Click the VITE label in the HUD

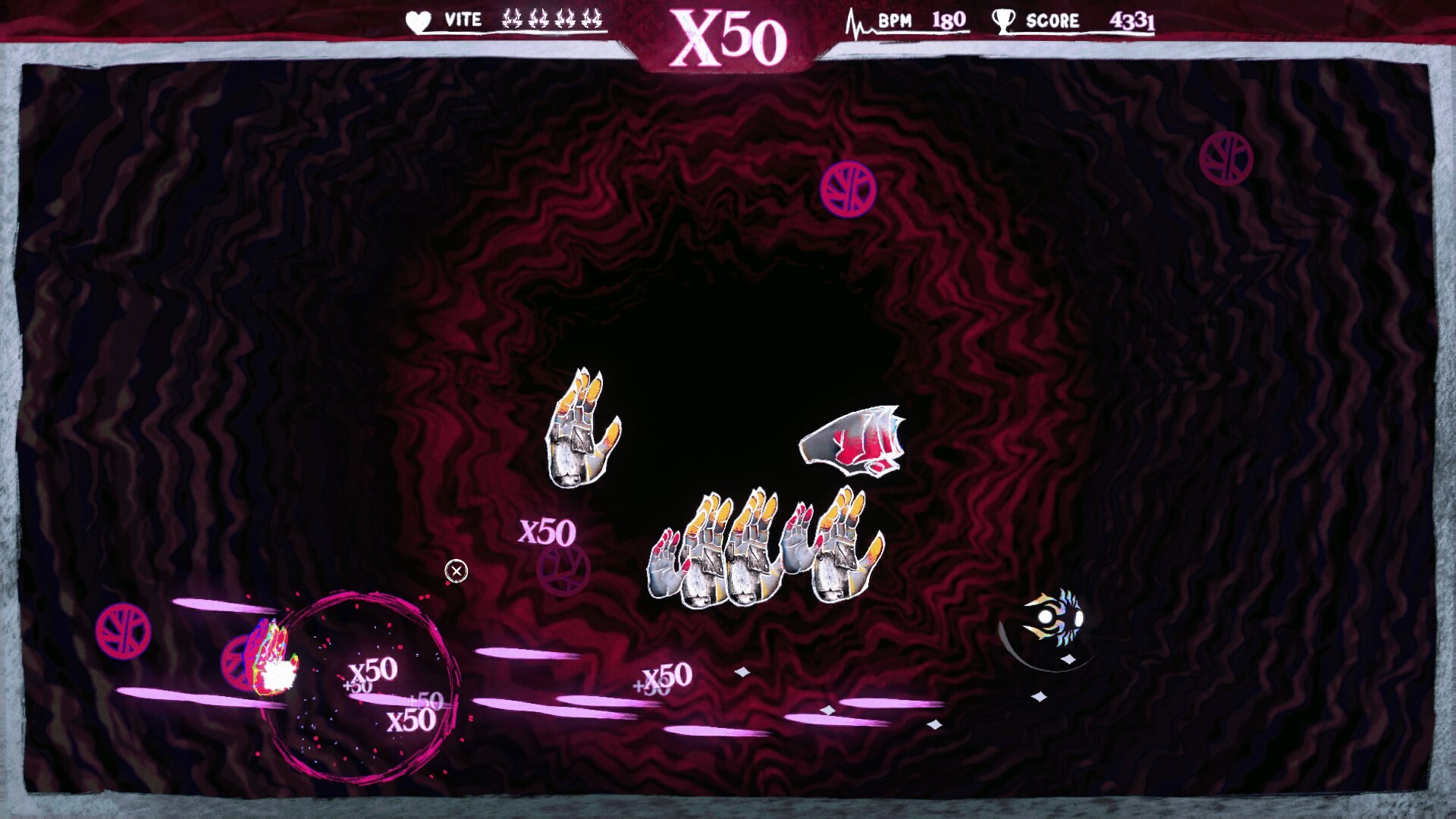coord(463,19)
